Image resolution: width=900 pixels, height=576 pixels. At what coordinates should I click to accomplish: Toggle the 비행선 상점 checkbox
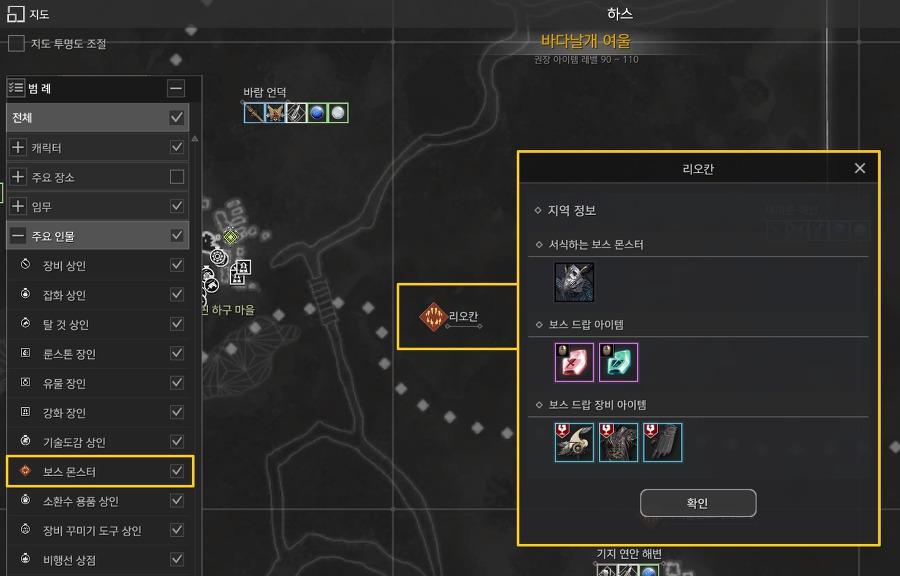[177, 559]
